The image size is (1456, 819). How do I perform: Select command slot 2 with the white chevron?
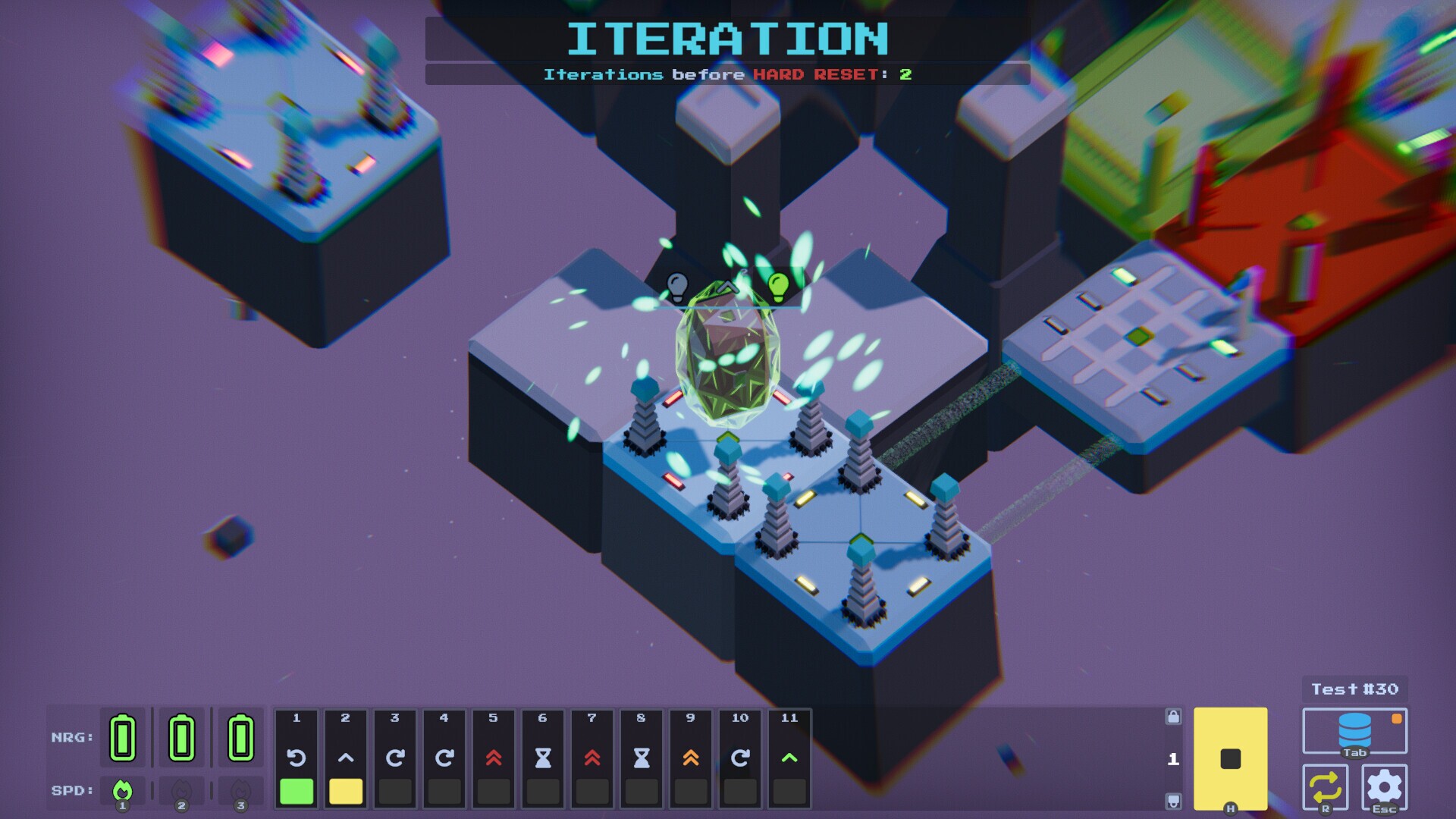coord(346,758)
